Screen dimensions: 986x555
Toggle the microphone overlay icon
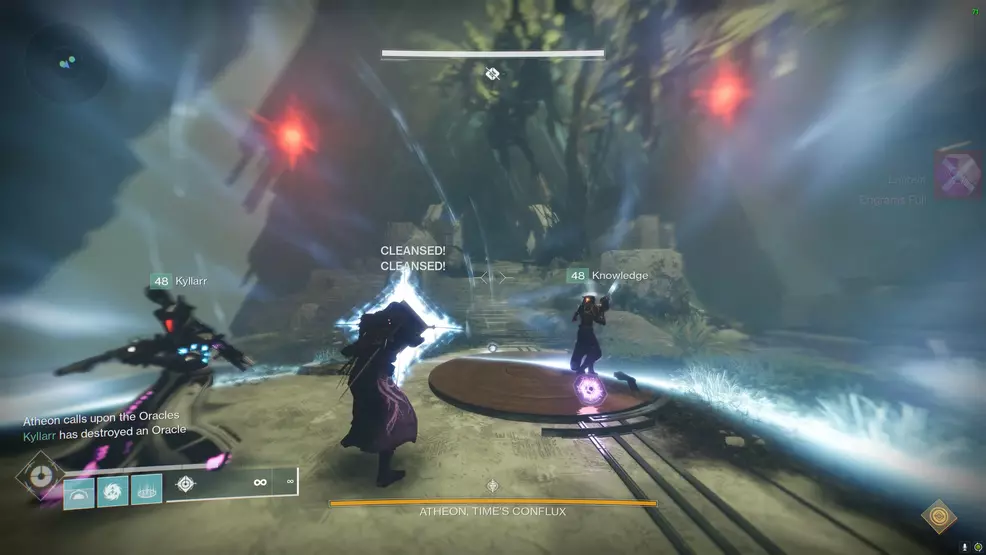coord(964,547)
